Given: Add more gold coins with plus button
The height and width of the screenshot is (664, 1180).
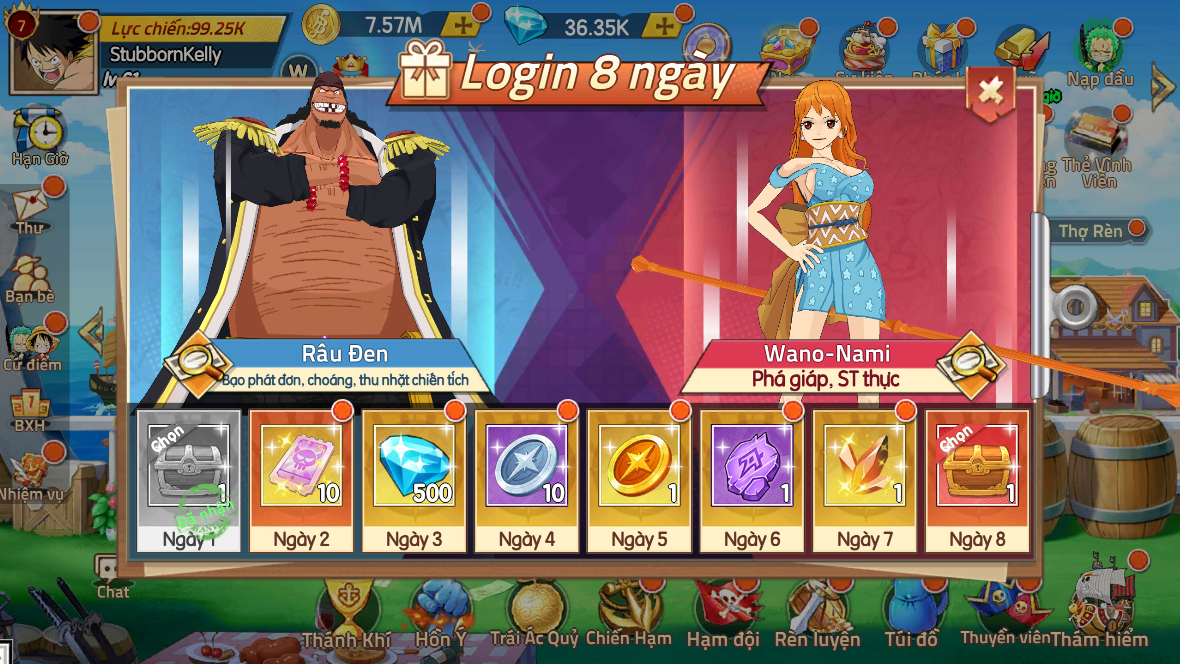Looking at the screenshot, I should coord(461,26).
